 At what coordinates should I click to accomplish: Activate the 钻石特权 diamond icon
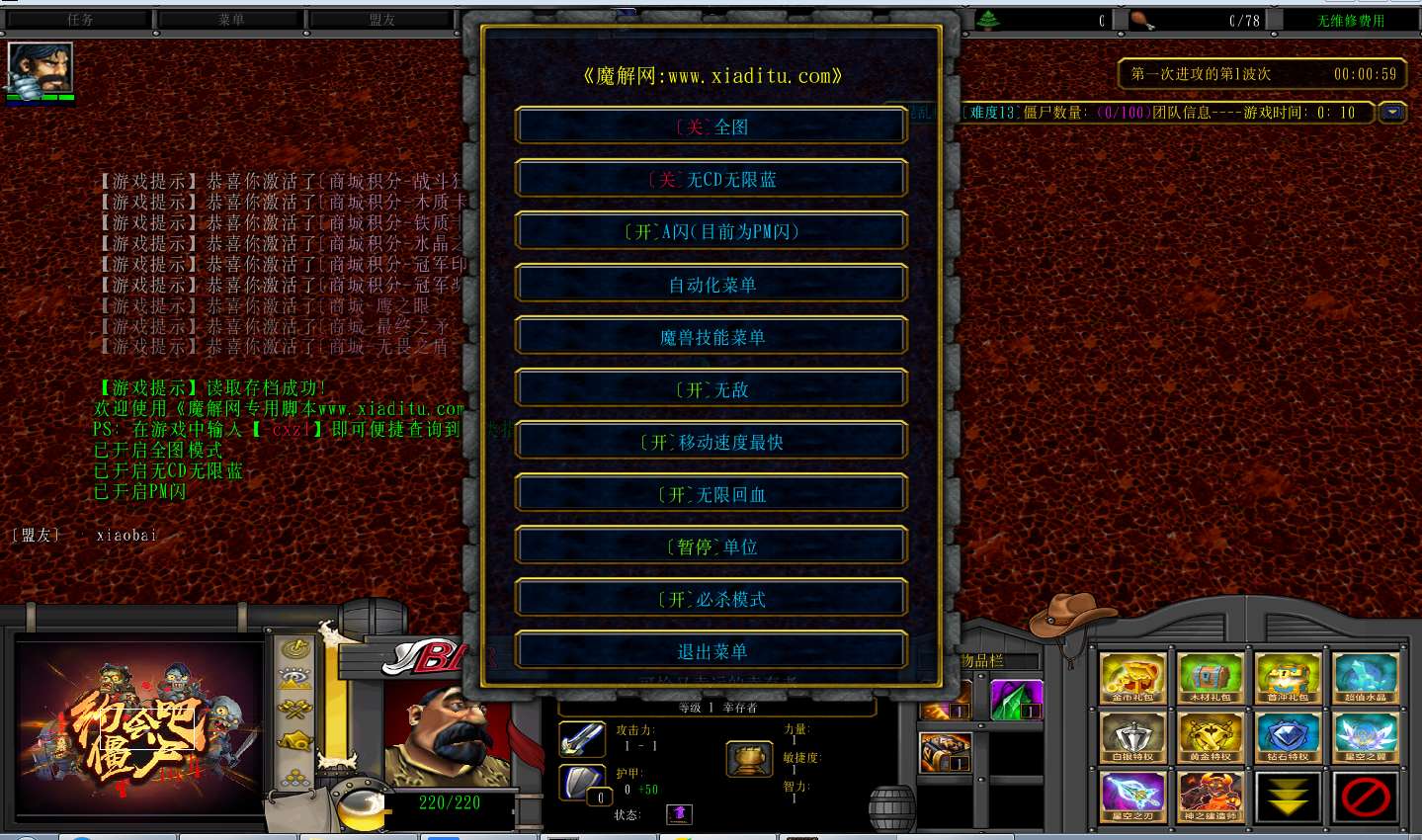click(1287, 737)
